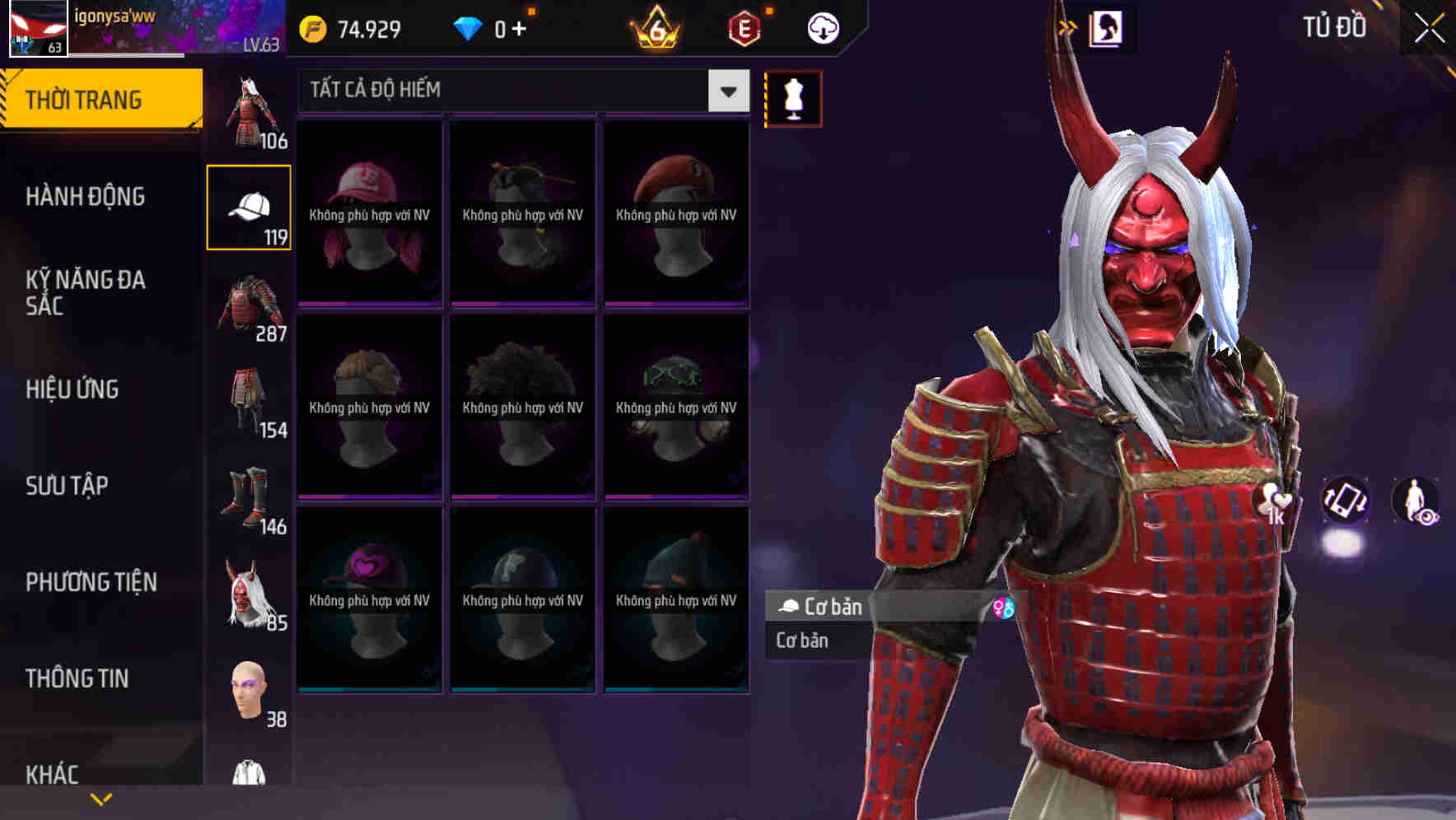Image resolution: width=1456 pixels, height=820 pixels.
Task: Toggle the gender symbol next to Cơ bản
Action: pyautogui.click(x=1003, y=608)
